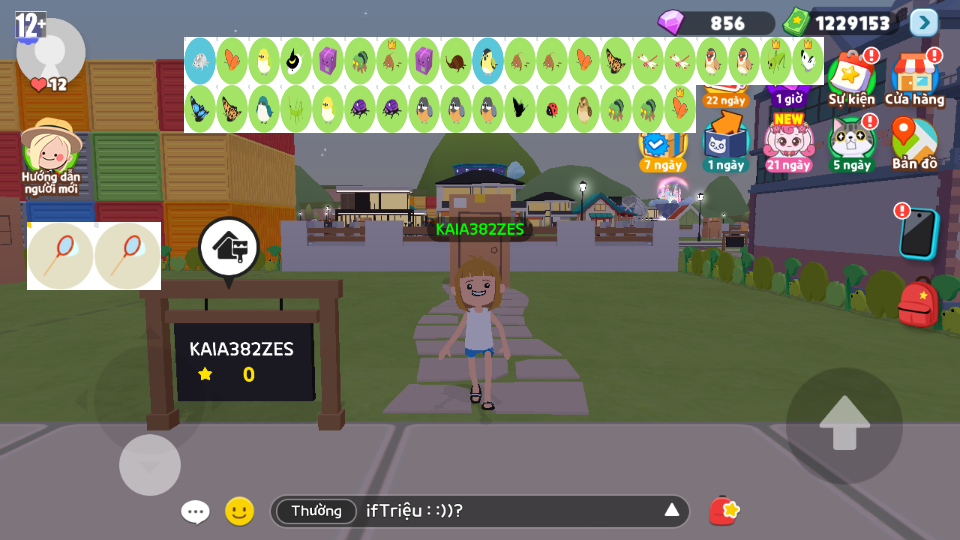
Task: Select the ladybug in the critter grid
Action: pyautogui.click(x=551, y=109)
